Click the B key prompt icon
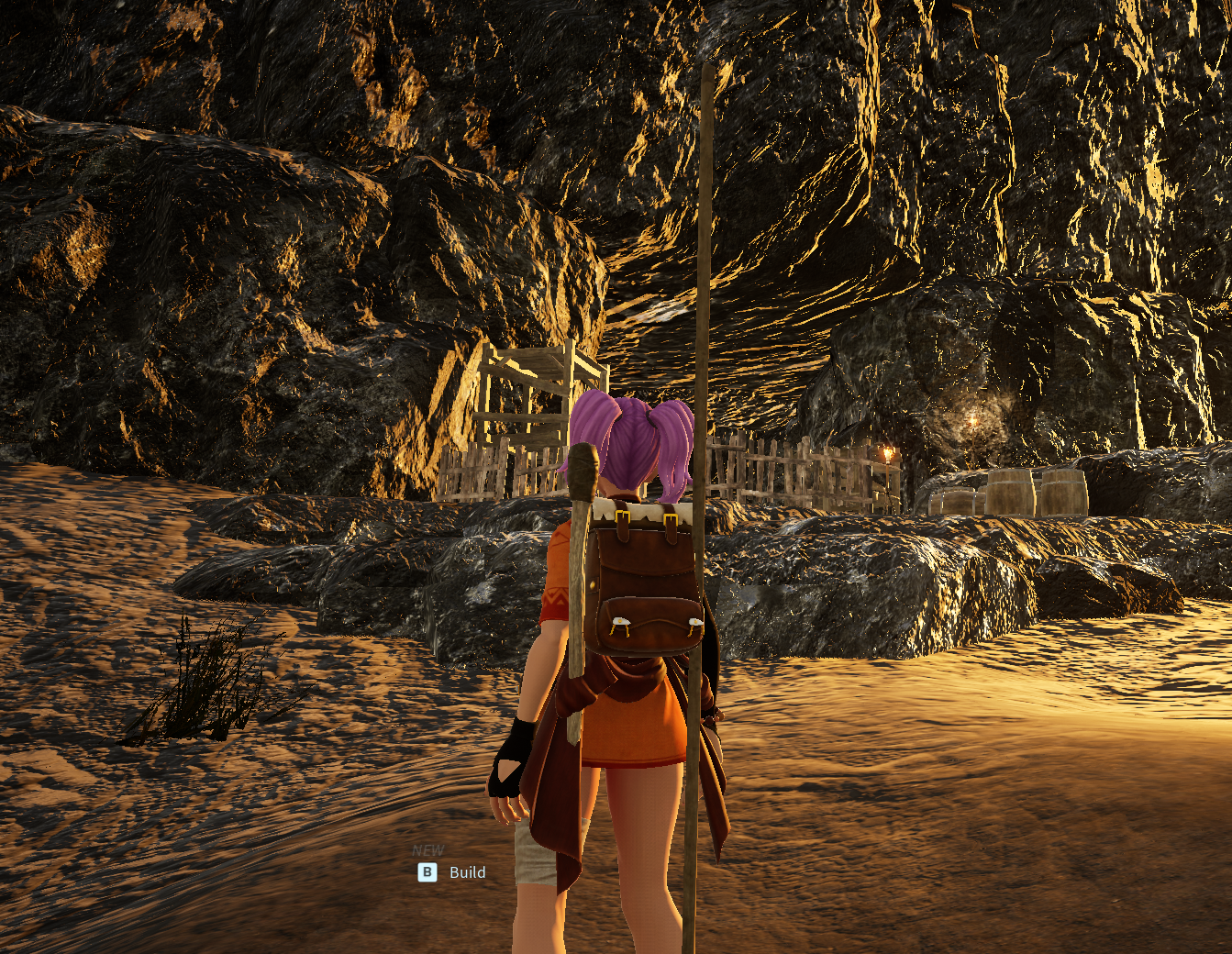This screenshot has width=1232, height=954. [427, 872]
